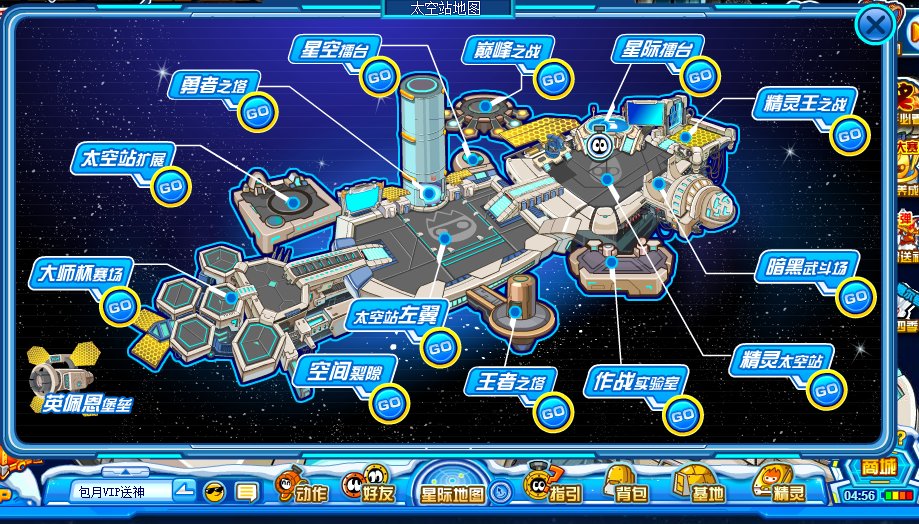The image size is (919, 524).
Task: Open the 星际地图 star map
Action: tap(452, 493)
